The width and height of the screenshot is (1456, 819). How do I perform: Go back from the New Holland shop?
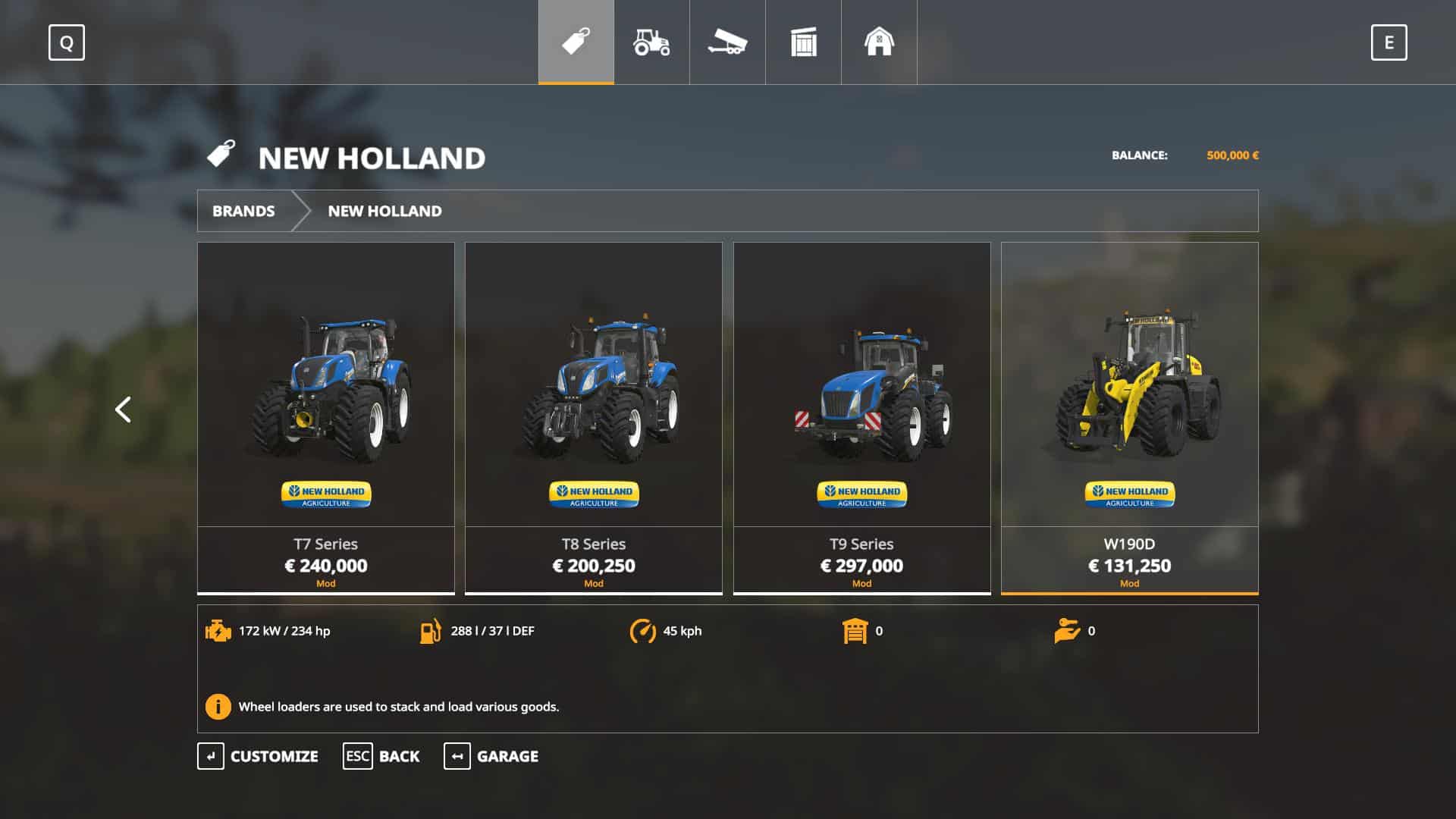click(381, 756)
